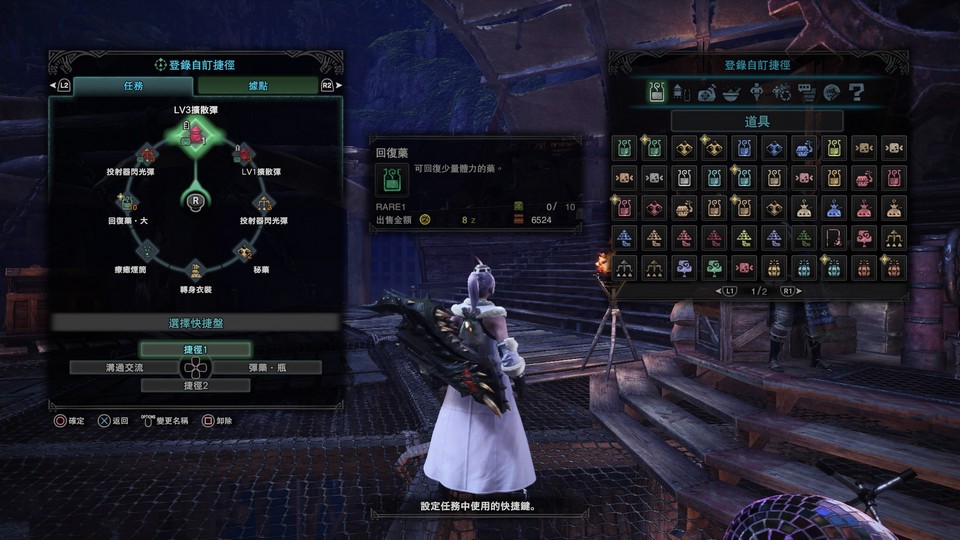Switch to the 據點 tab

click(x=257, y=86)
